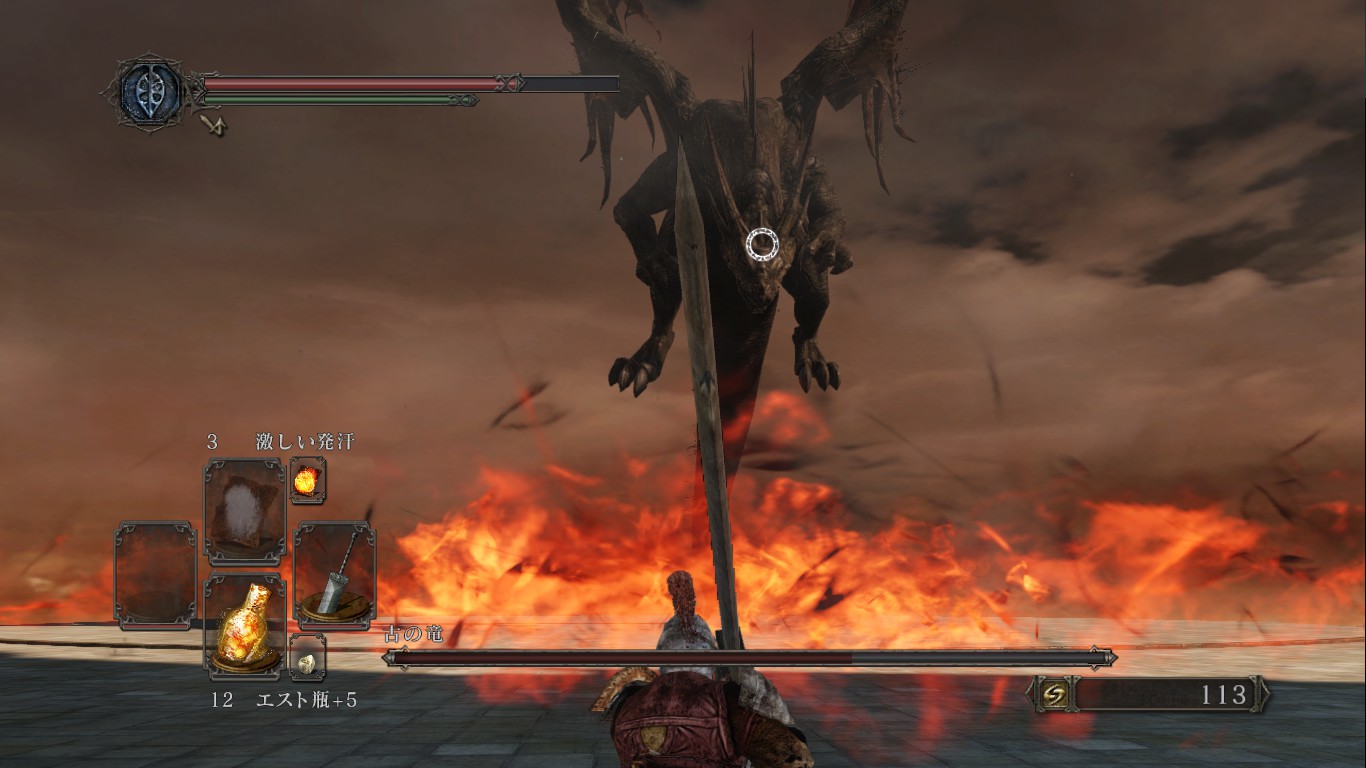Select the greatsword right-hand weapon slot

click(x=335, y=575)
